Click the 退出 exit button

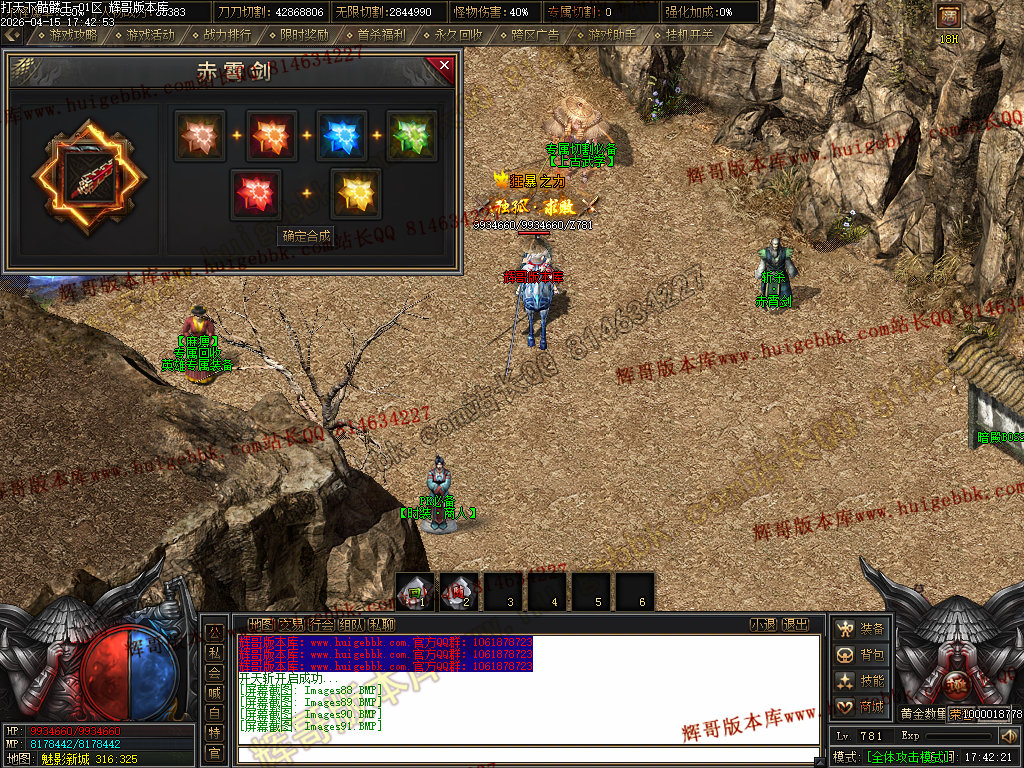click(x=795, y=624)
